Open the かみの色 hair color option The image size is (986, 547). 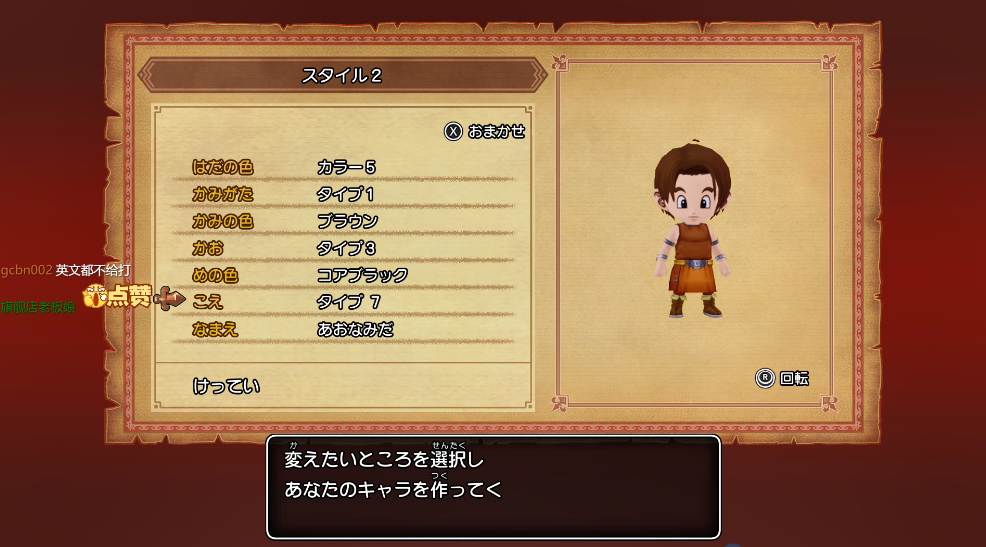point(223,221)
